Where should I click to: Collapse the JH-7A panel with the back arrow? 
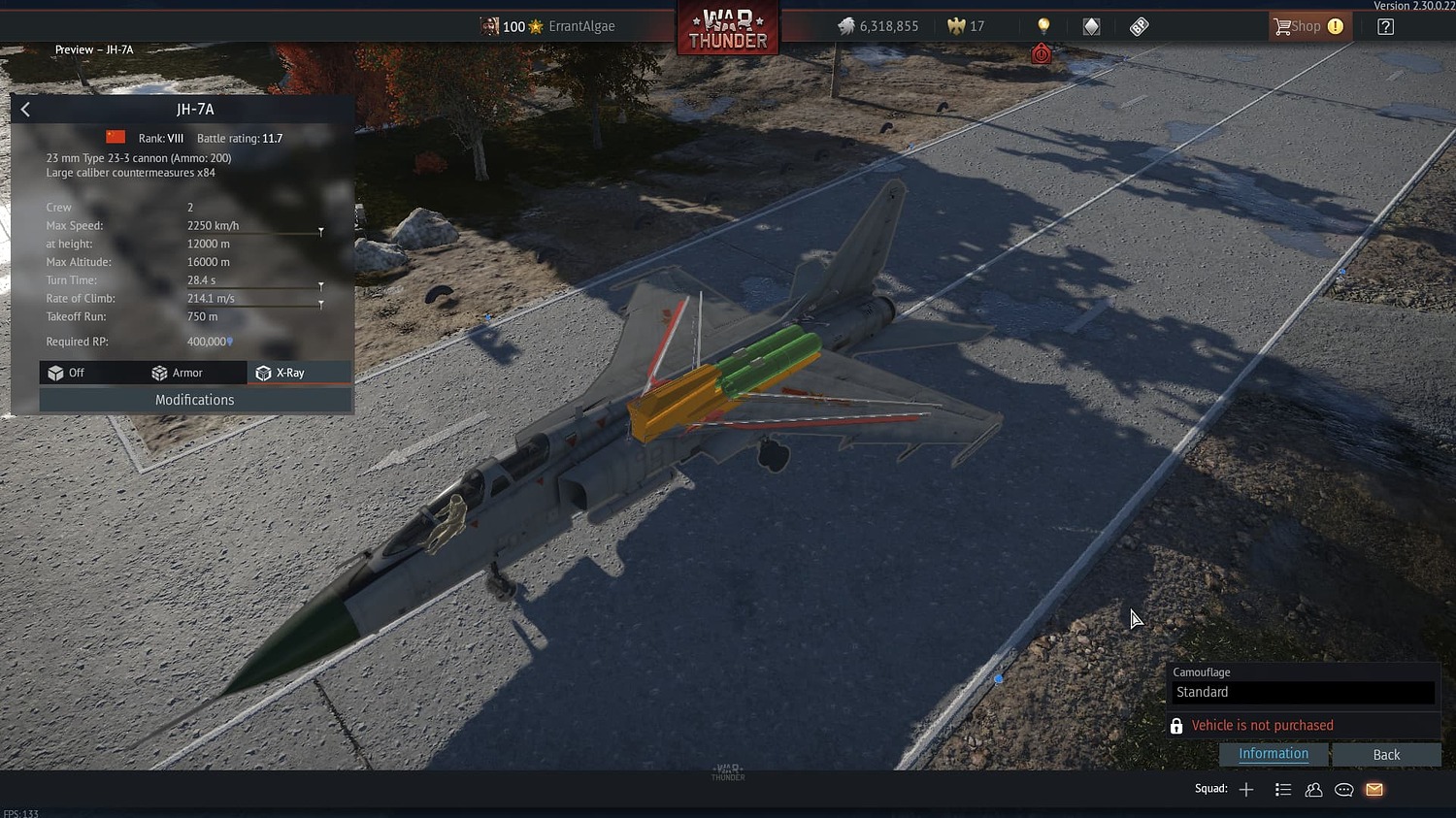tap(25, 109)
